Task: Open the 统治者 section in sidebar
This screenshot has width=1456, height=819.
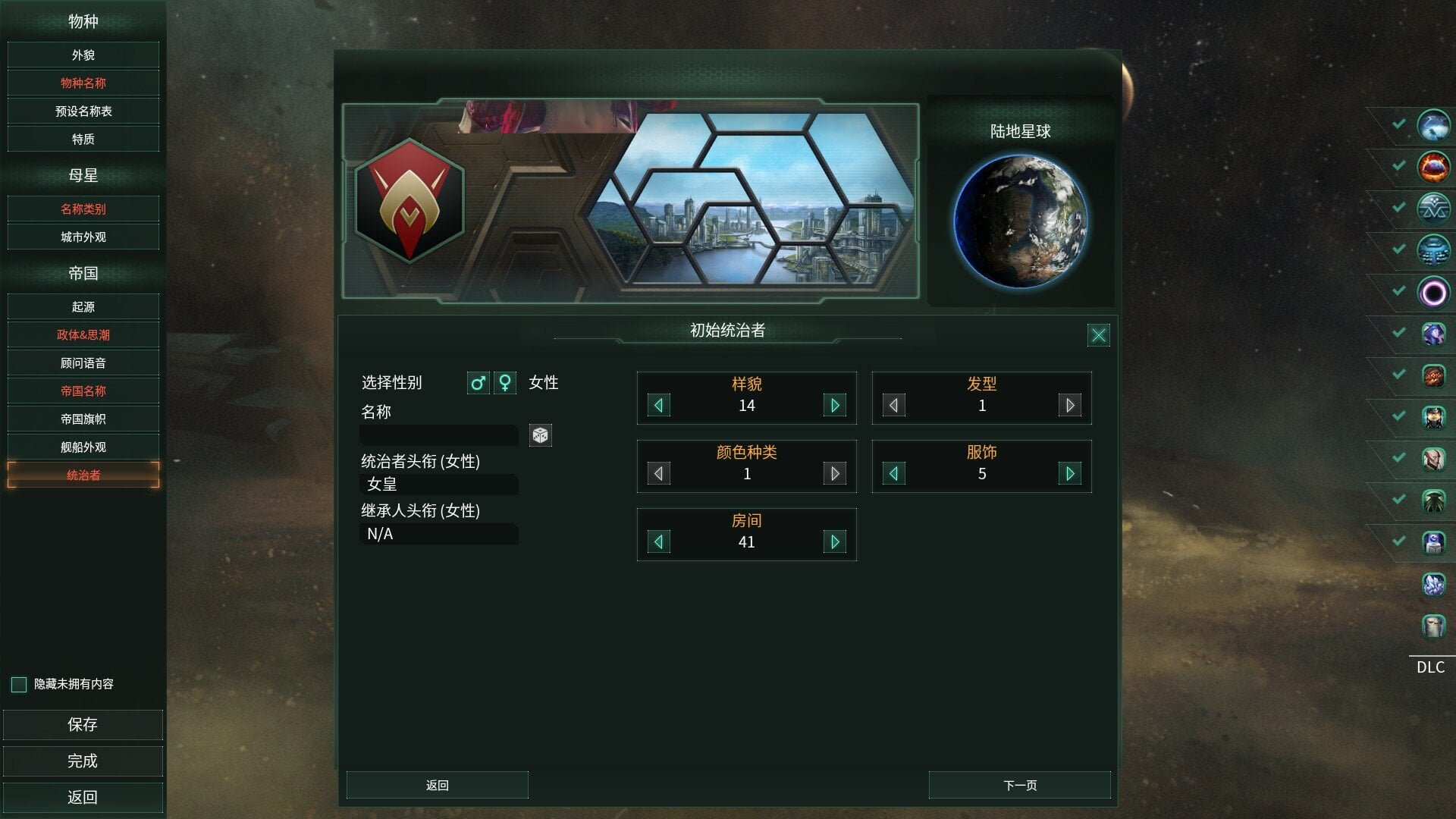Action: coord(83,475)
